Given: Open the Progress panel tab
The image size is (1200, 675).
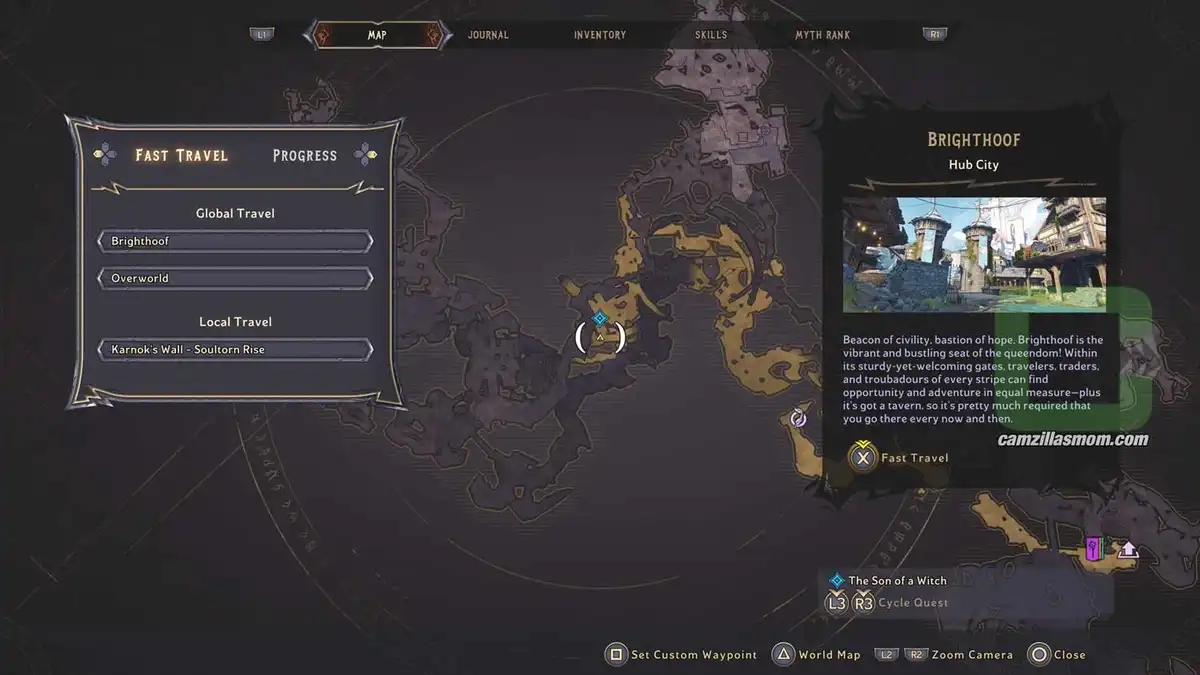Looking at the screenshot, I should point(305,155).
